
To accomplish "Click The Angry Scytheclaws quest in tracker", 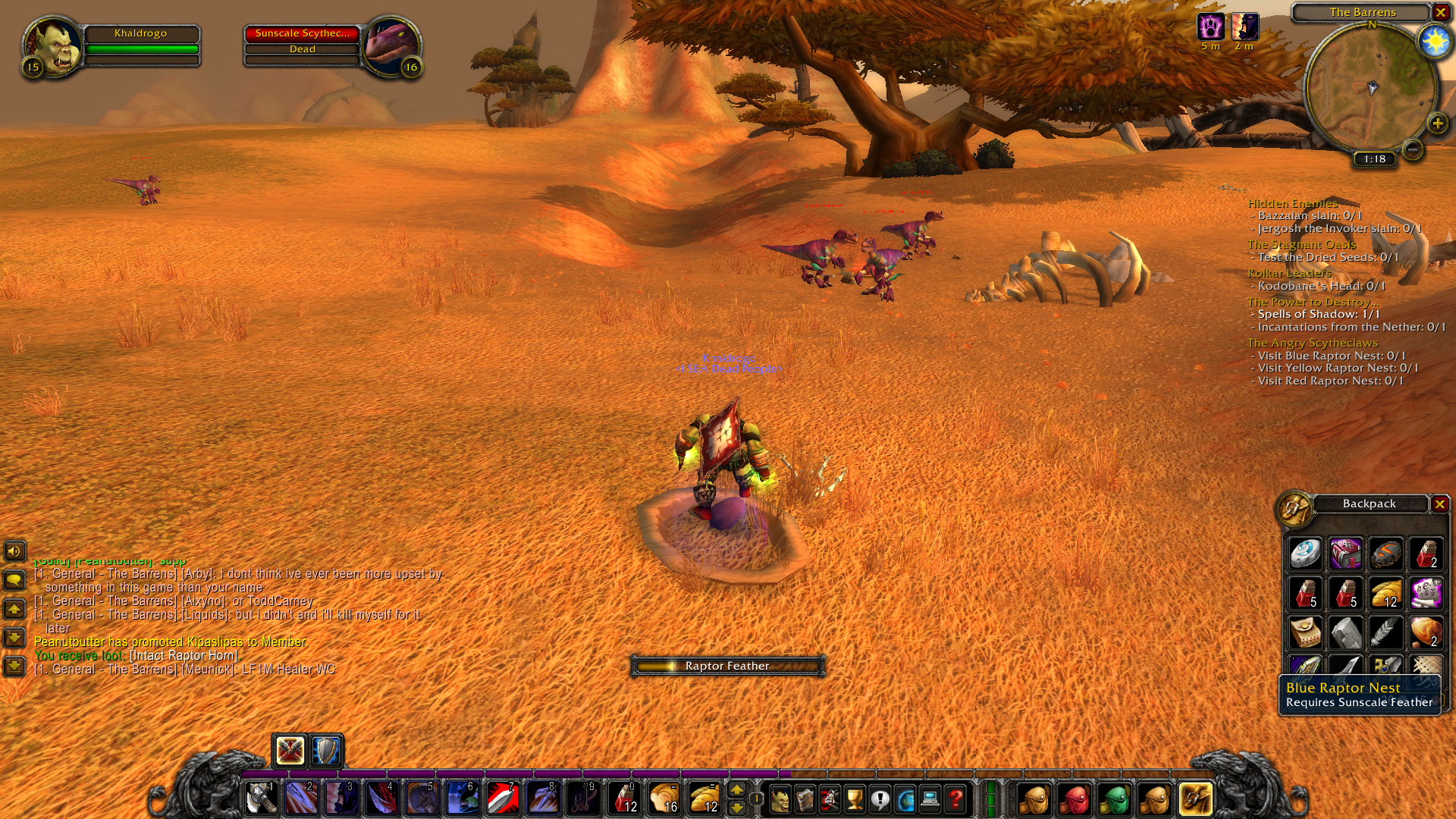I will [x=1312, y=343].
